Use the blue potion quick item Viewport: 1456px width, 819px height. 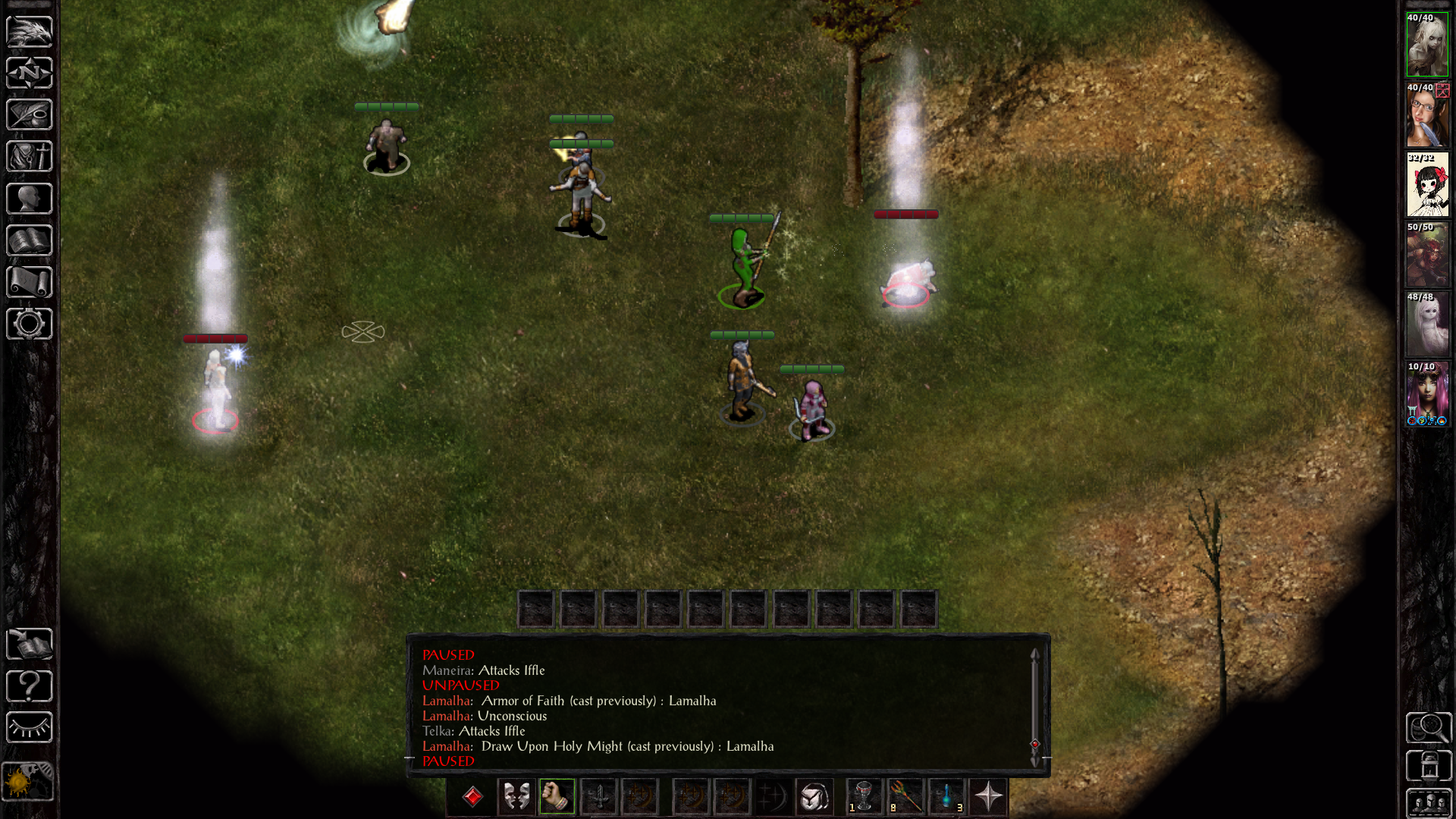947,797
